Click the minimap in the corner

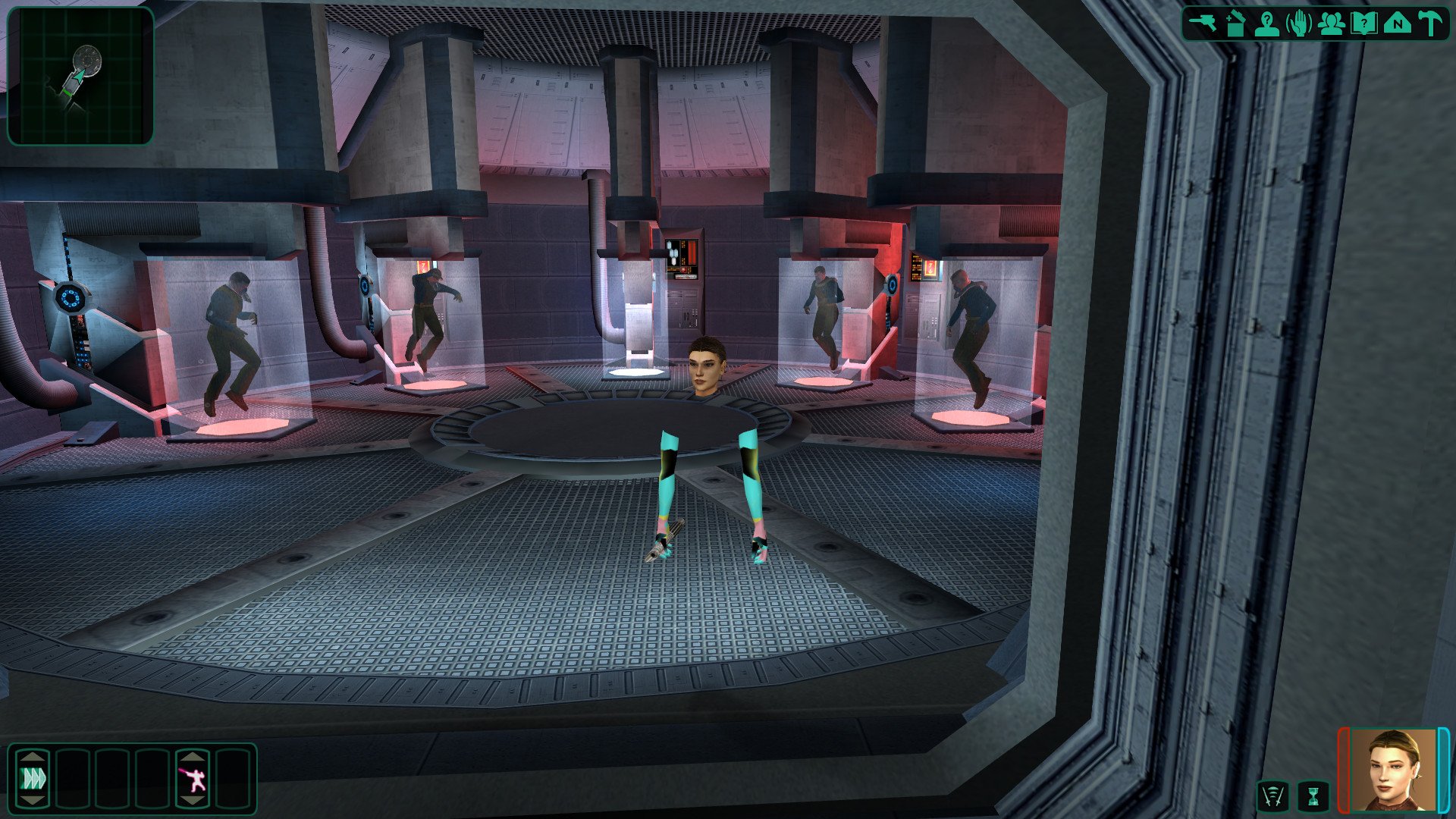tap(80, 75)
